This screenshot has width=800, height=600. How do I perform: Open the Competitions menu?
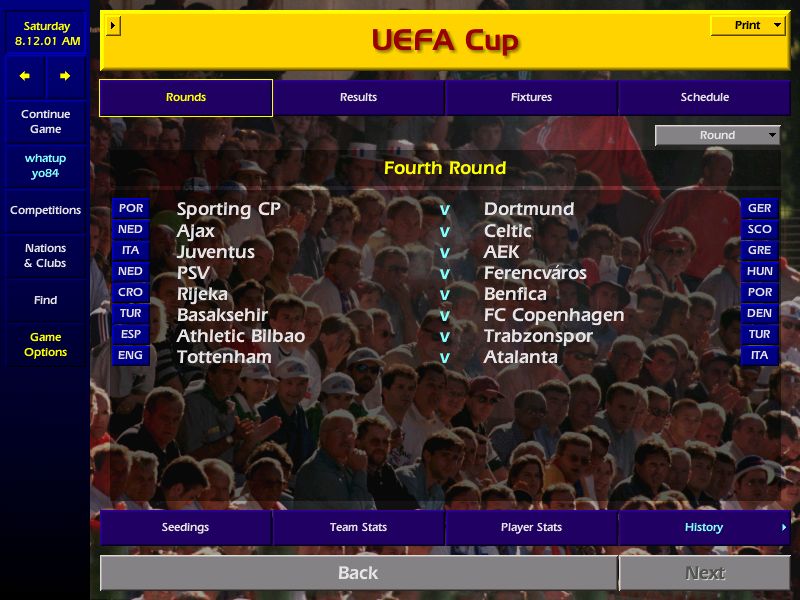[45, 210]
